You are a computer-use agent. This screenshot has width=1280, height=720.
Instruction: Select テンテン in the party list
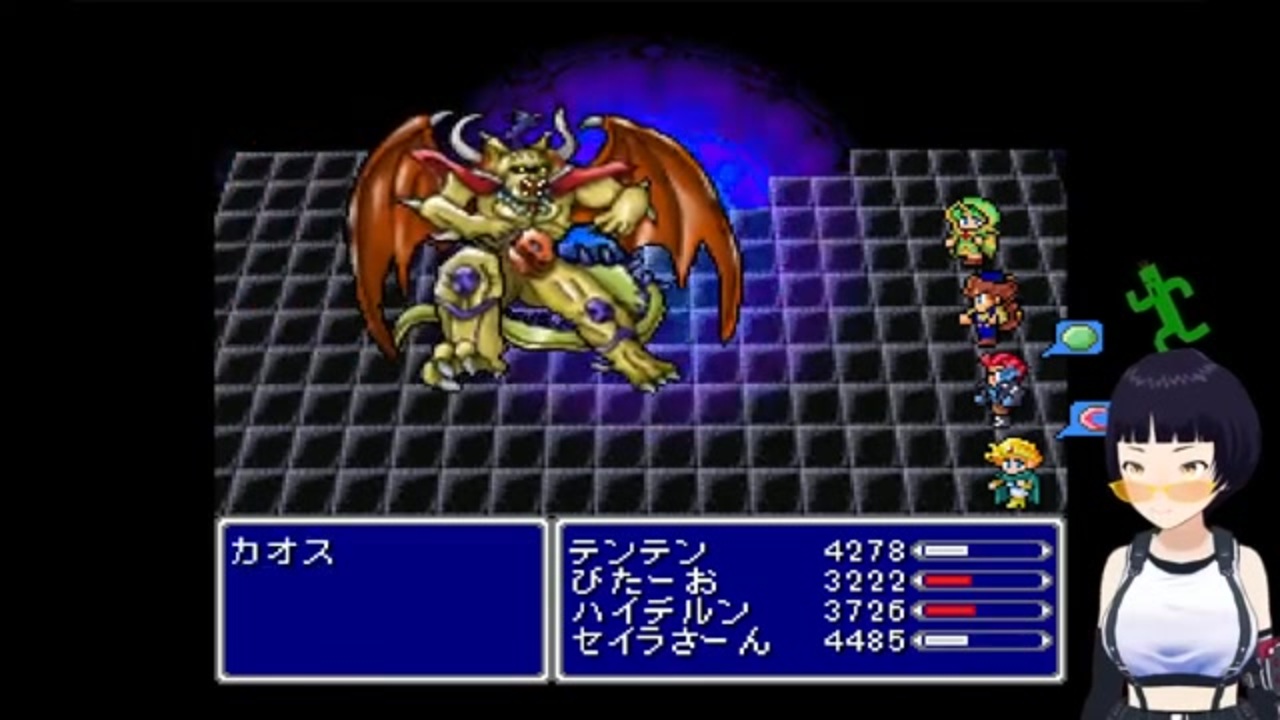[640, 551]
